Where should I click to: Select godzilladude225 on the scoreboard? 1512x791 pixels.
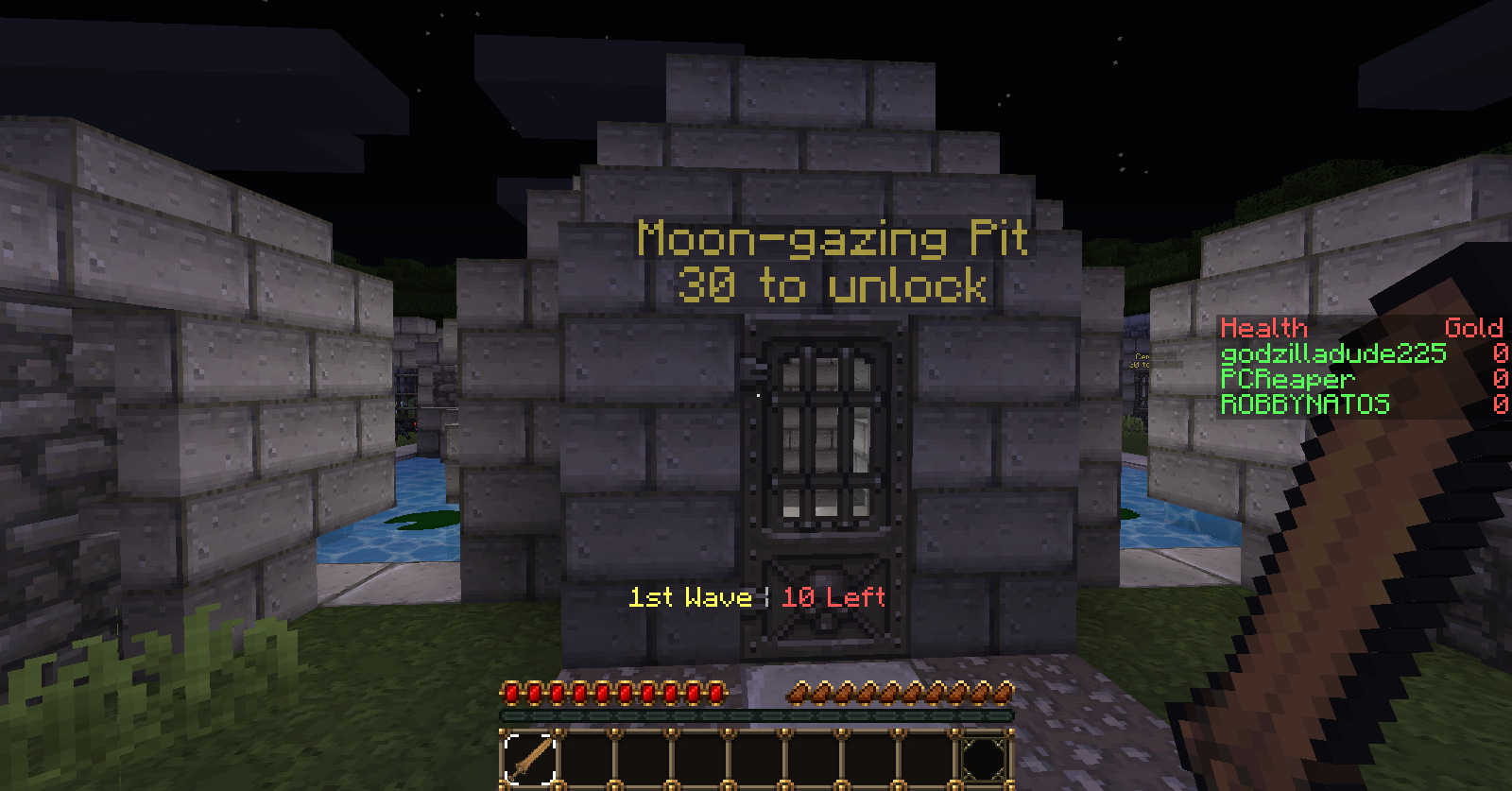(x=1332, y=353)
